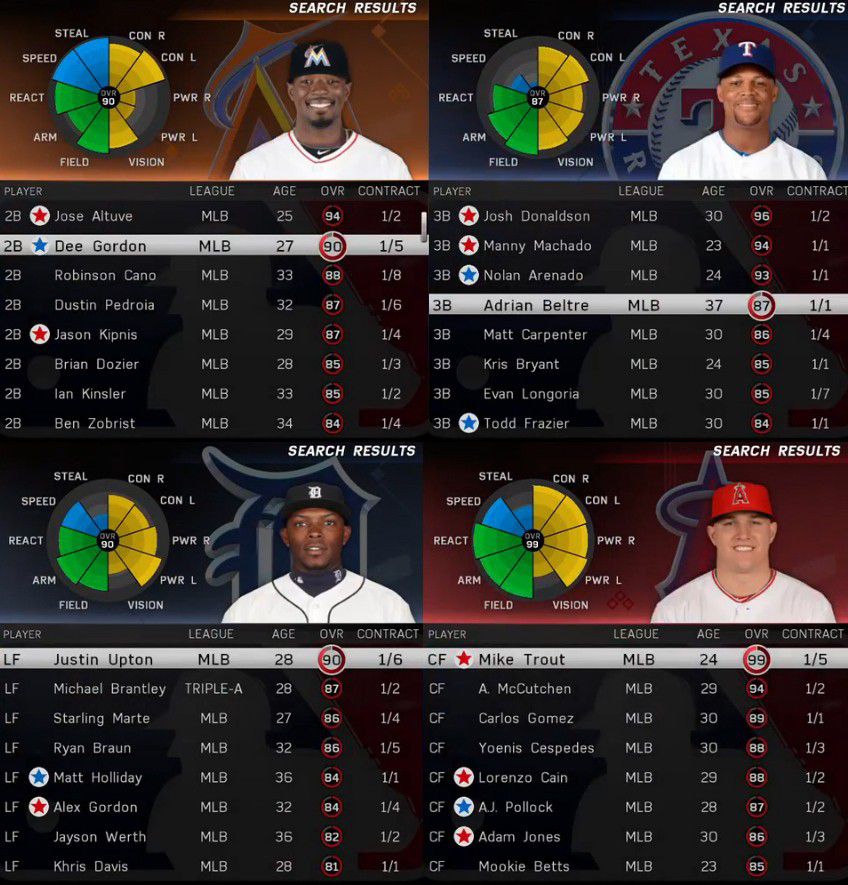Choose Manny Machado's row

[537, 246]
